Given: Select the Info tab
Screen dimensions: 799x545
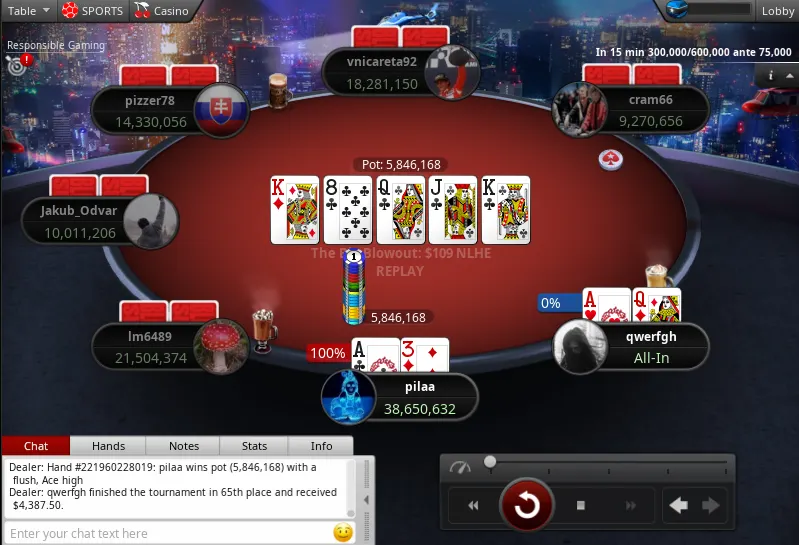Looking at the screenshot, I should [x=322, y=446].
